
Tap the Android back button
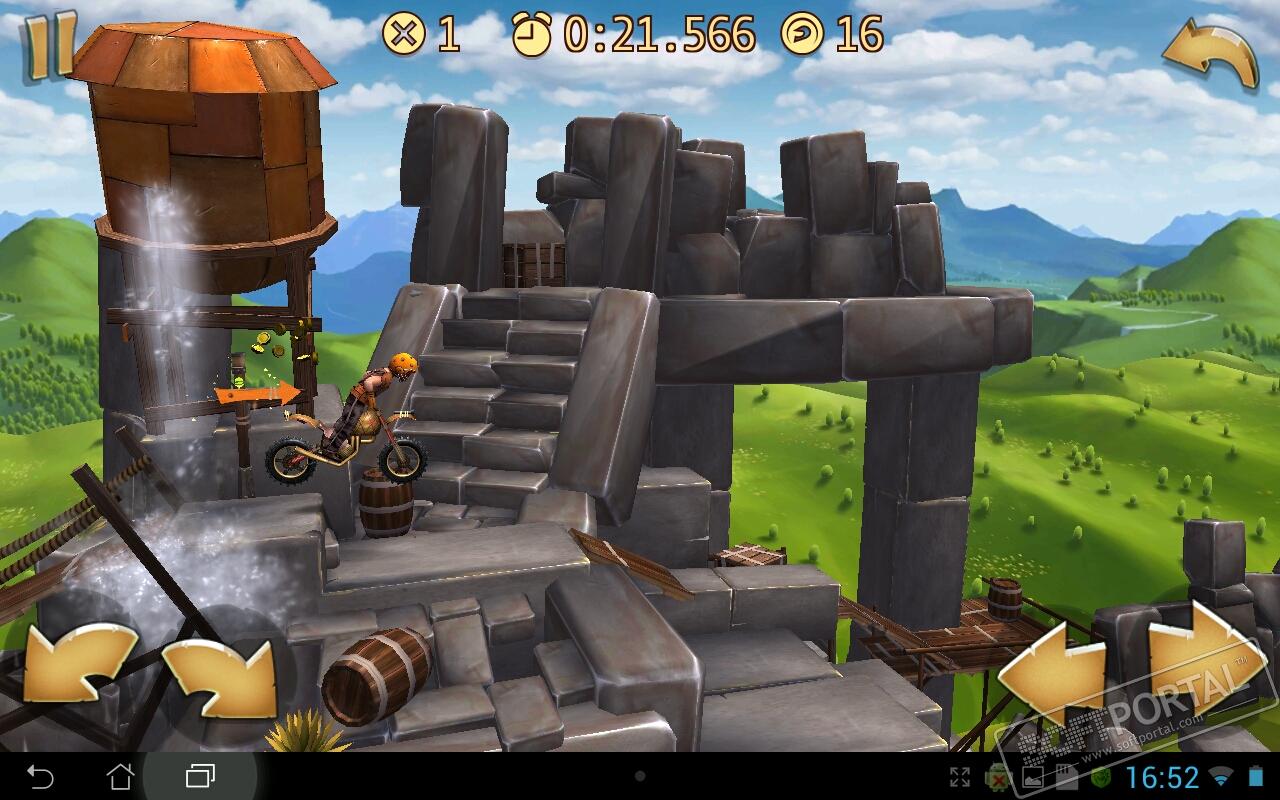tap(40, 776)
